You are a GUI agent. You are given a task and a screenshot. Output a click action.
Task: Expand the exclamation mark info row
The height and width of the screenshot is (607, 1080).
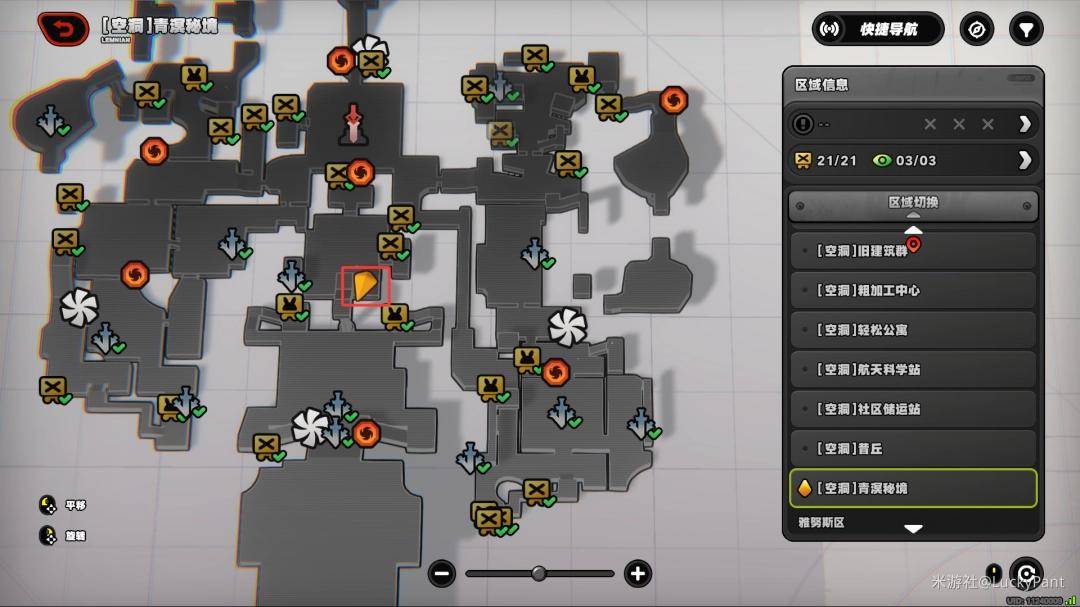(1024, 124)
